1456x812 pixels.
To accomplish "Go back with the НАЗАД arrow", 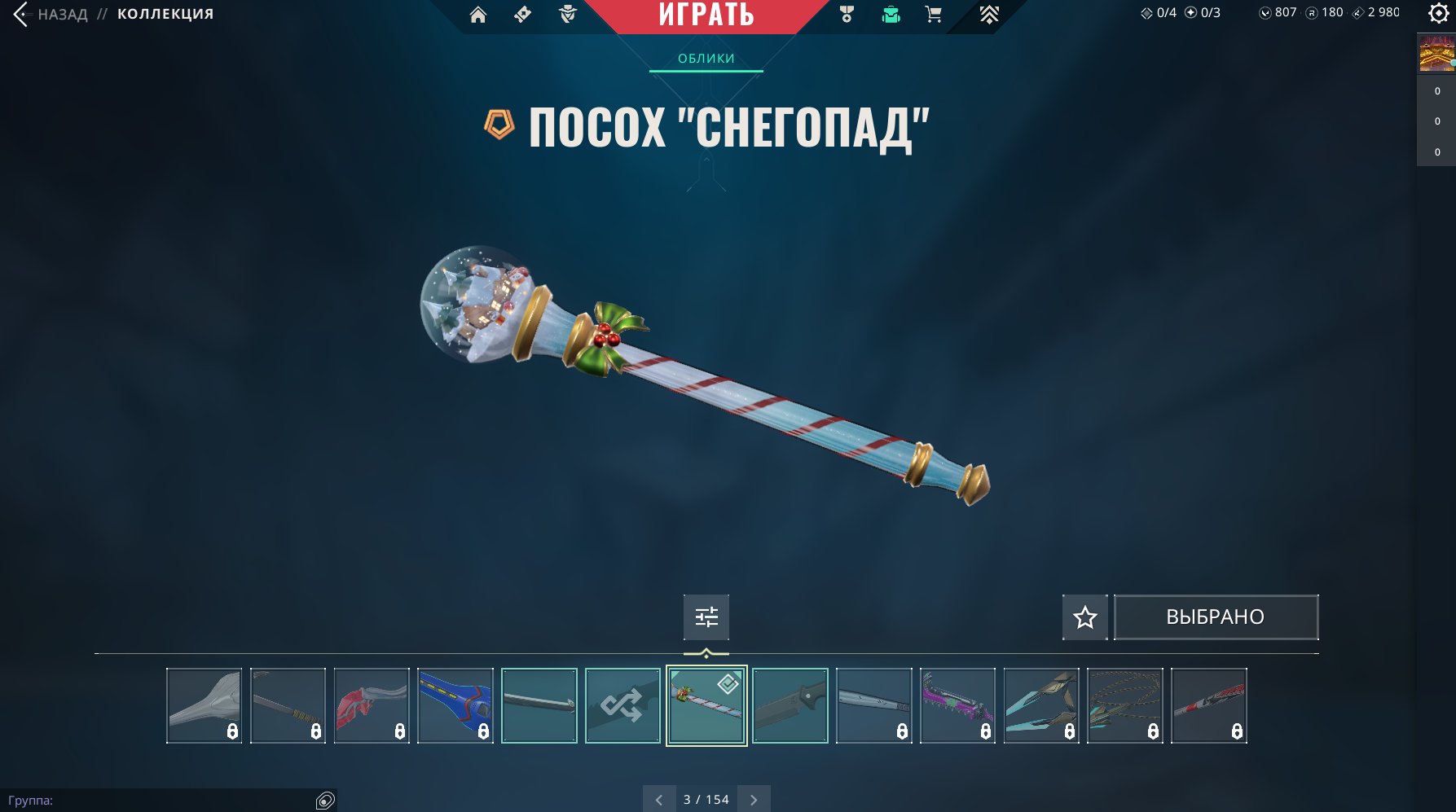I will coord(22,14).
